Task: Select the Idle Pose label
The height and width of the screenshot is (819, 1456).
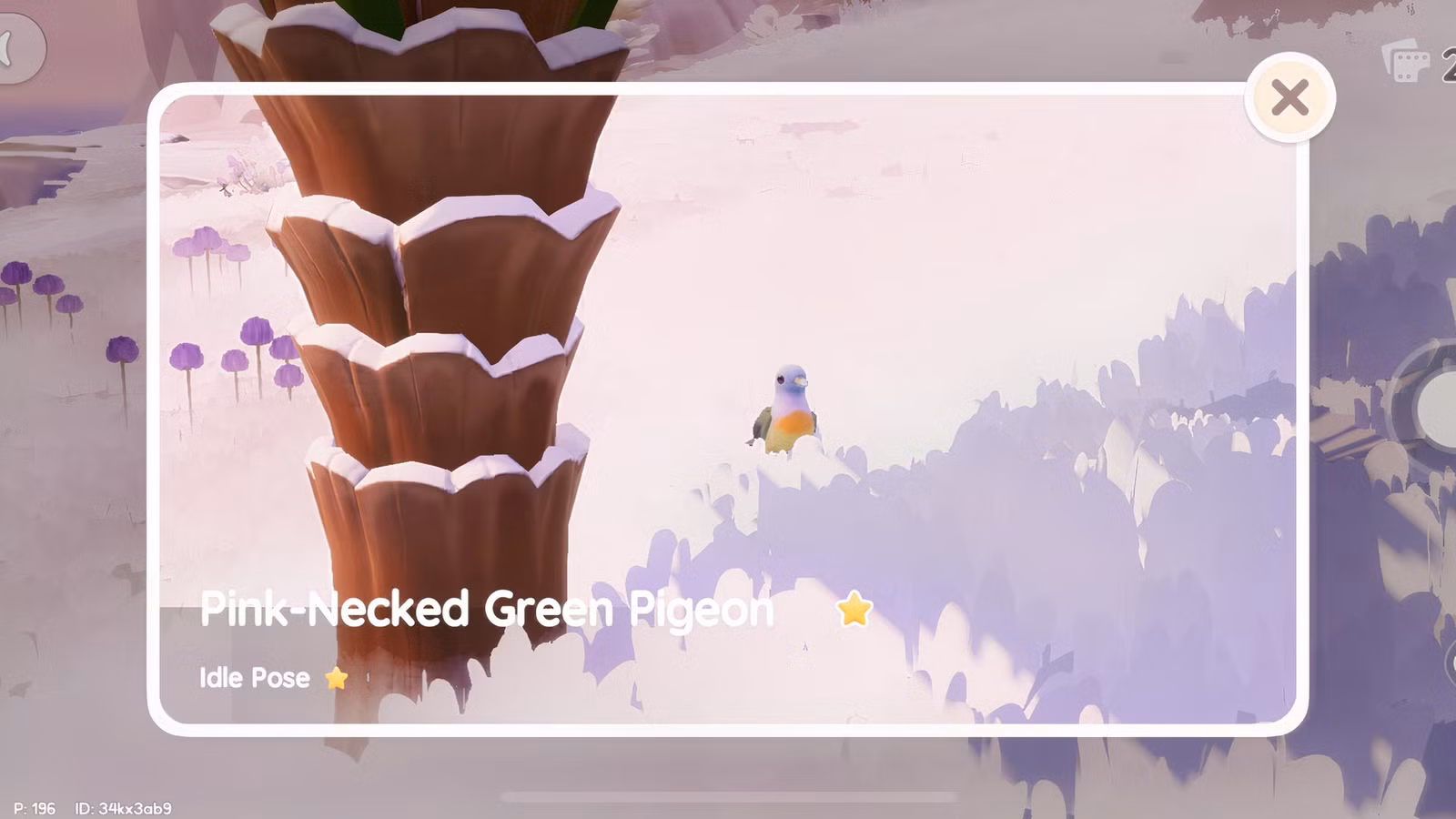Action: tap(252, 677)
